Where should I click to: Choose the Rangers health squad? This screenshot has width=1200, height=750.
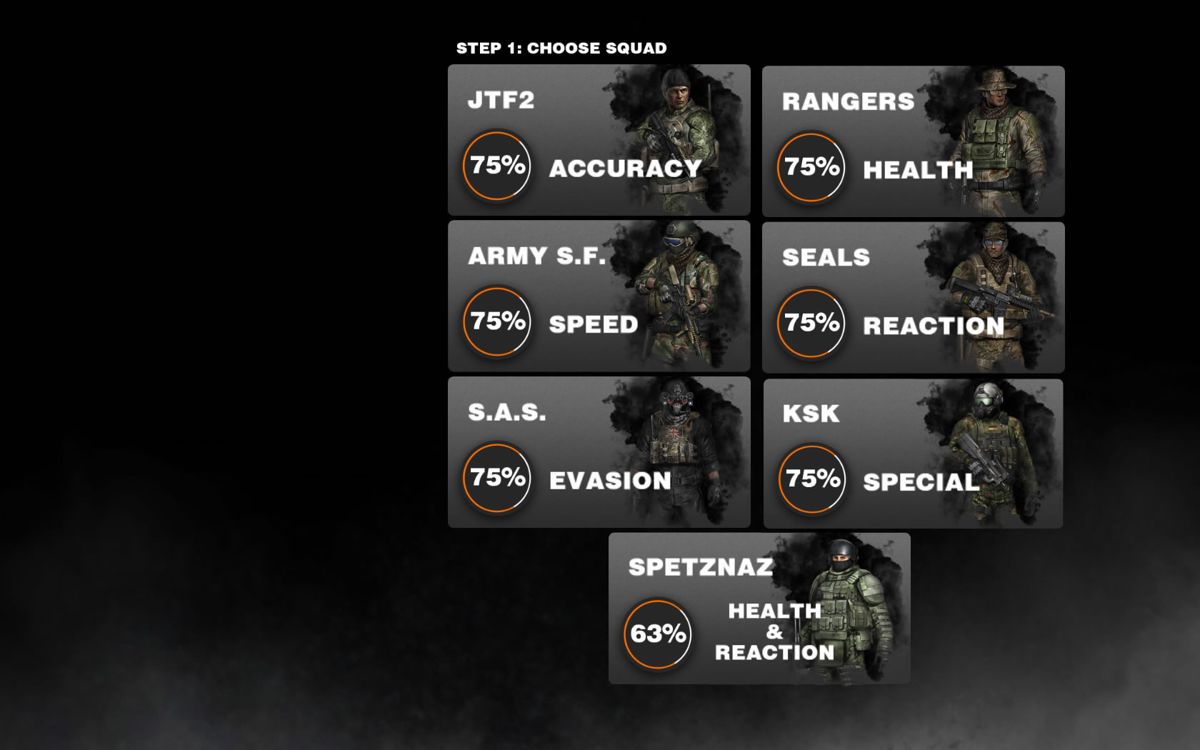912,141
